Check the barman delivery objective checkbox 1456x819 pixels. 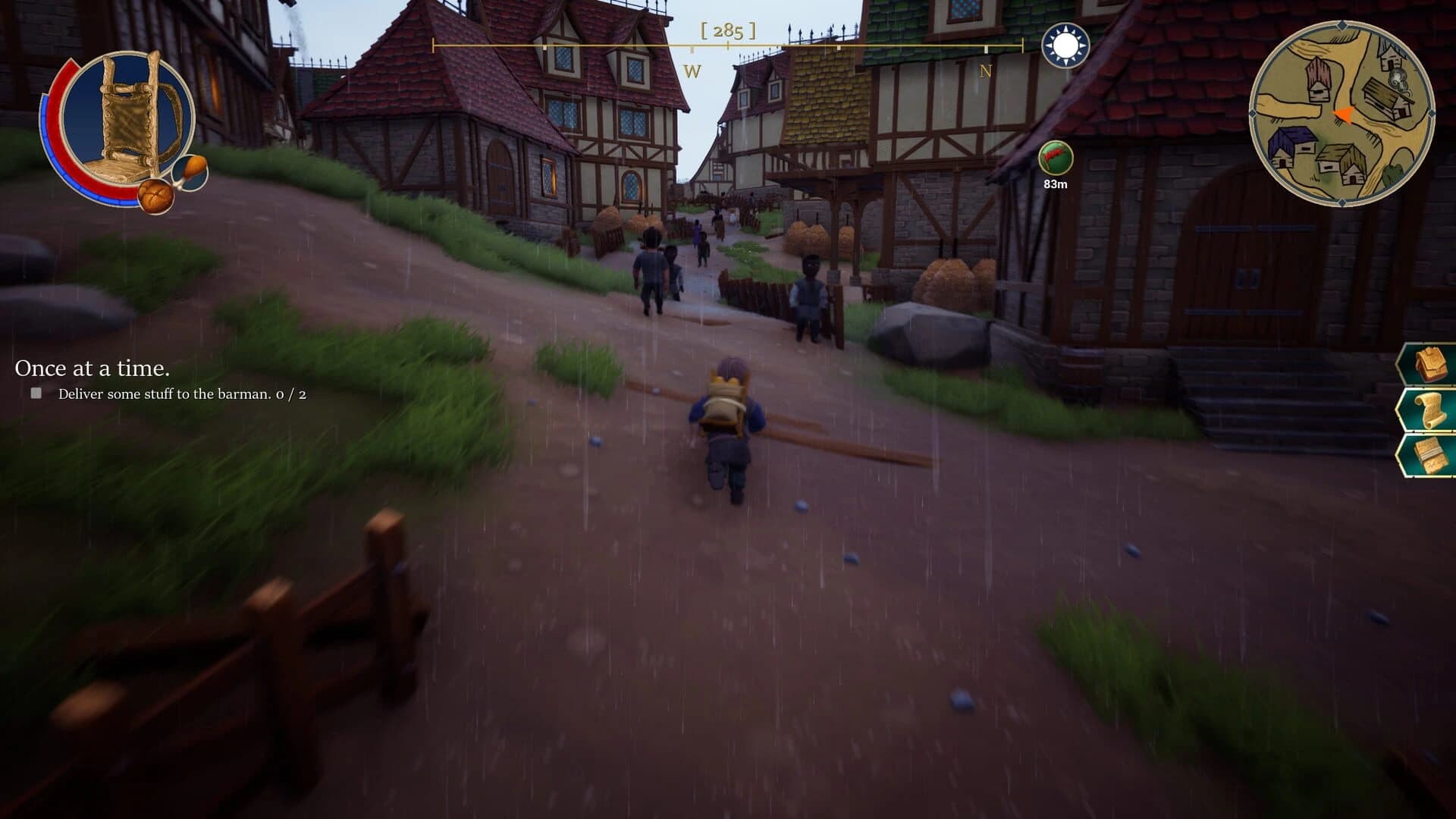coord(35,393)
